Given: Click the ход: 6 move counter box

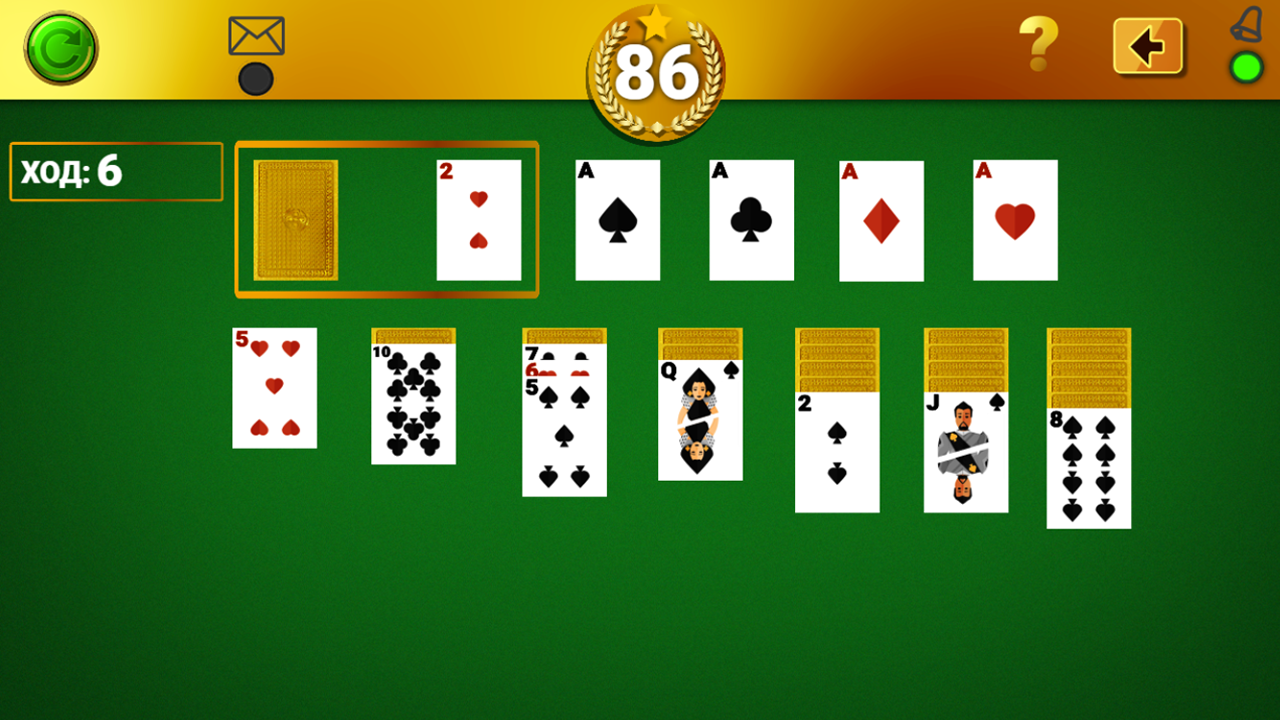Looking at the screenshot, I should coord(115,171).
